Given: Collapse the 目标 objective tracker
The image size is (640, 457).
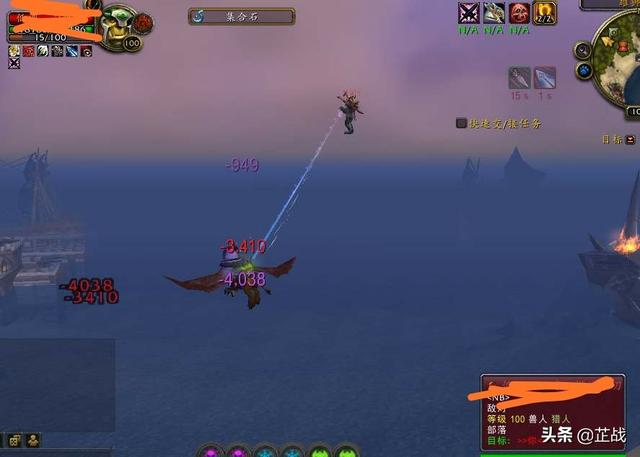Looking at the screenshot, I should click(631, 140).
